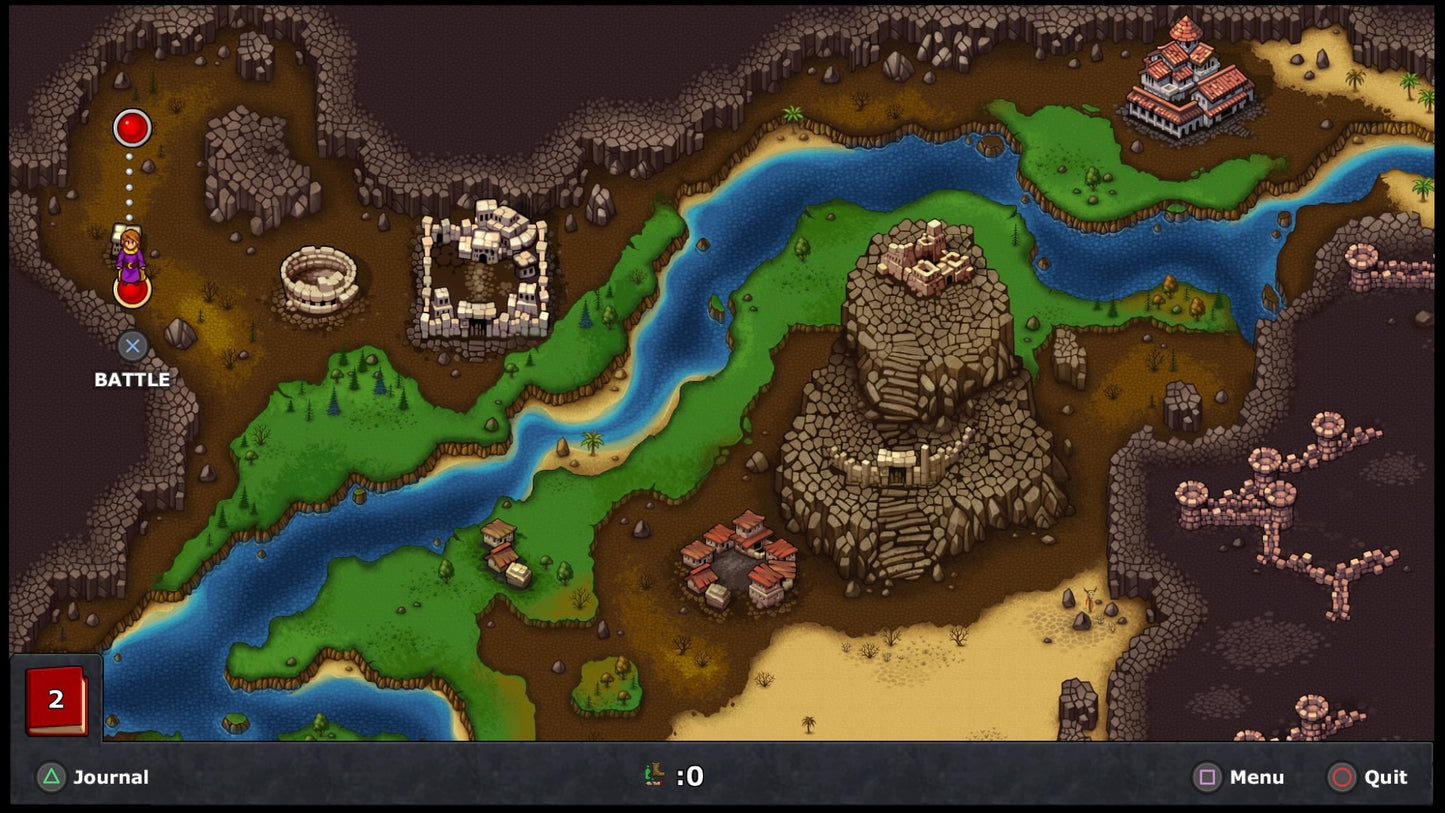Select the red level node under the character
The image size is (1445, 813).
tap(132, 291)
